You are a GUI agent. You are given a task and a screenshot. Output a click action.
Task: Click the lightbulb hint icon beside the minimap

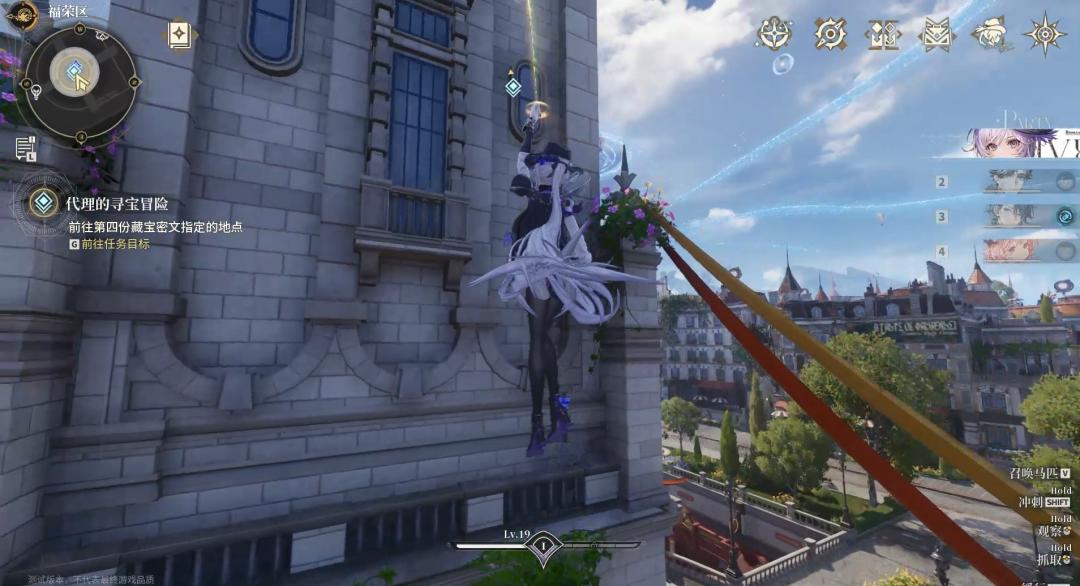click(36, 93)
